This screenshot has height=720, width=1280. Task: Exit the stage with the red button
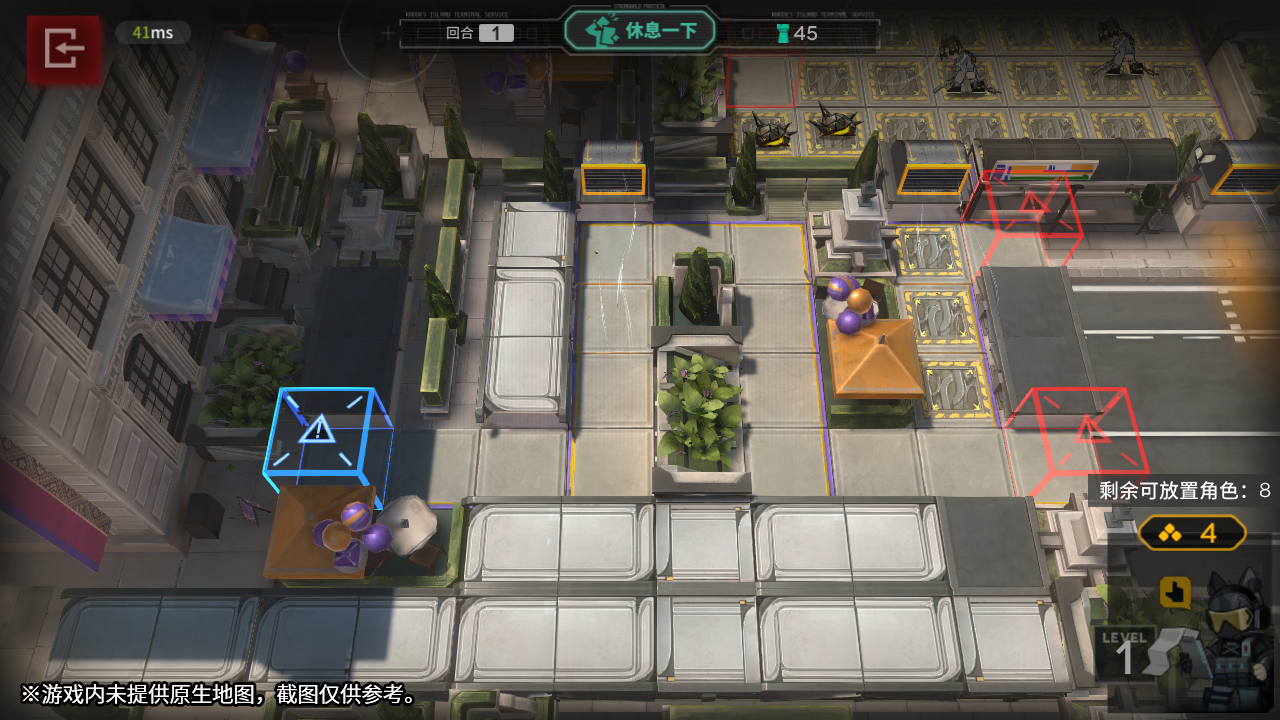pyautogui.click(x=64, y=47)
